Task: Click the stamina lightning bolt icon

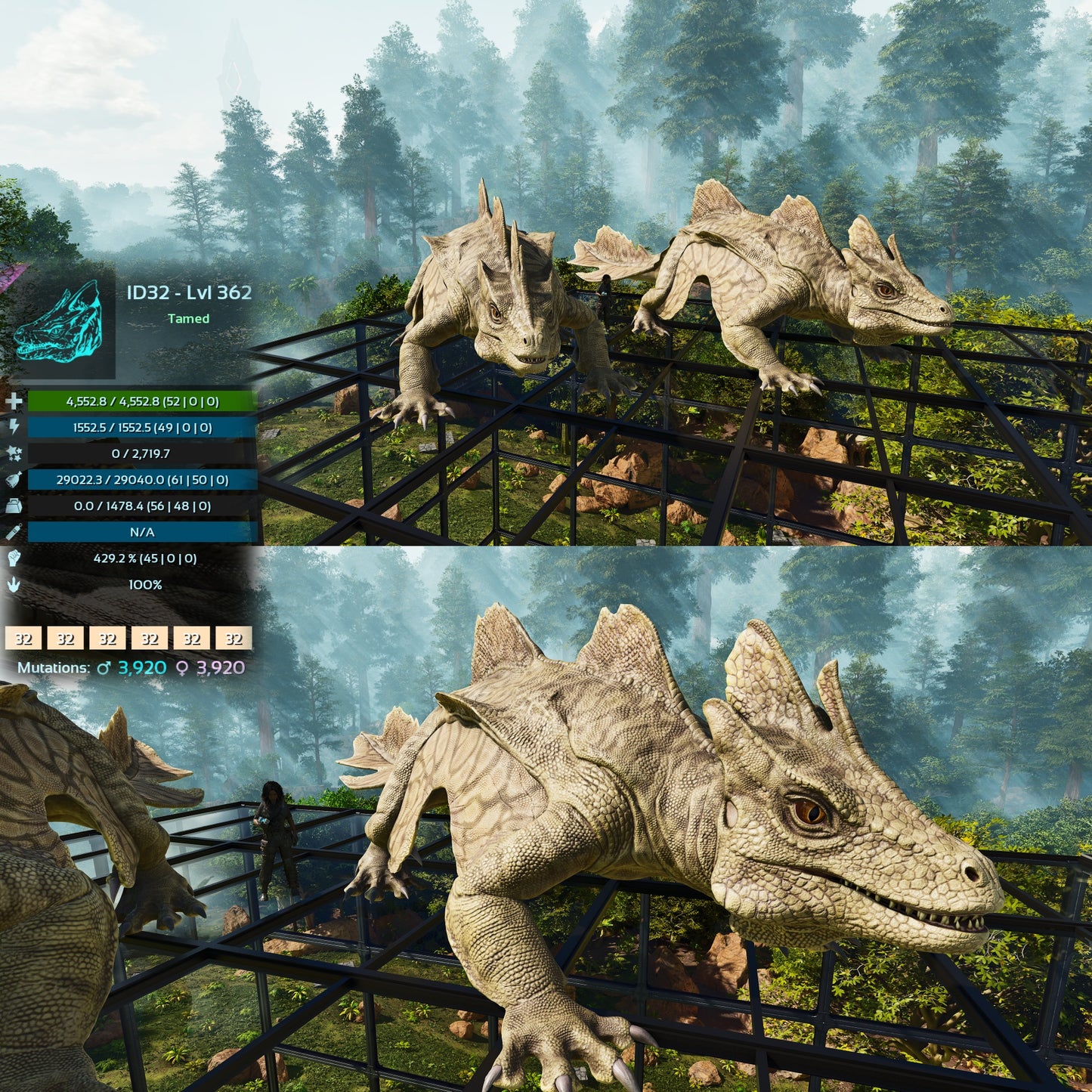Action: point(14,427)
